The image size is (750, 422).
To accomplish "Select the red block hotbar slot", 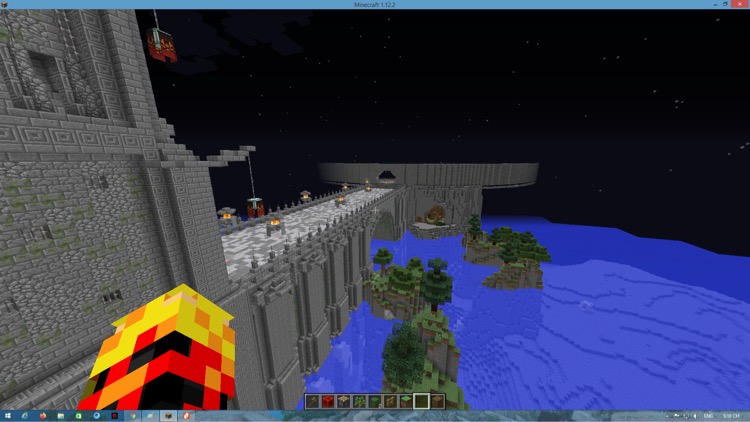I will (x=328, y=401).
